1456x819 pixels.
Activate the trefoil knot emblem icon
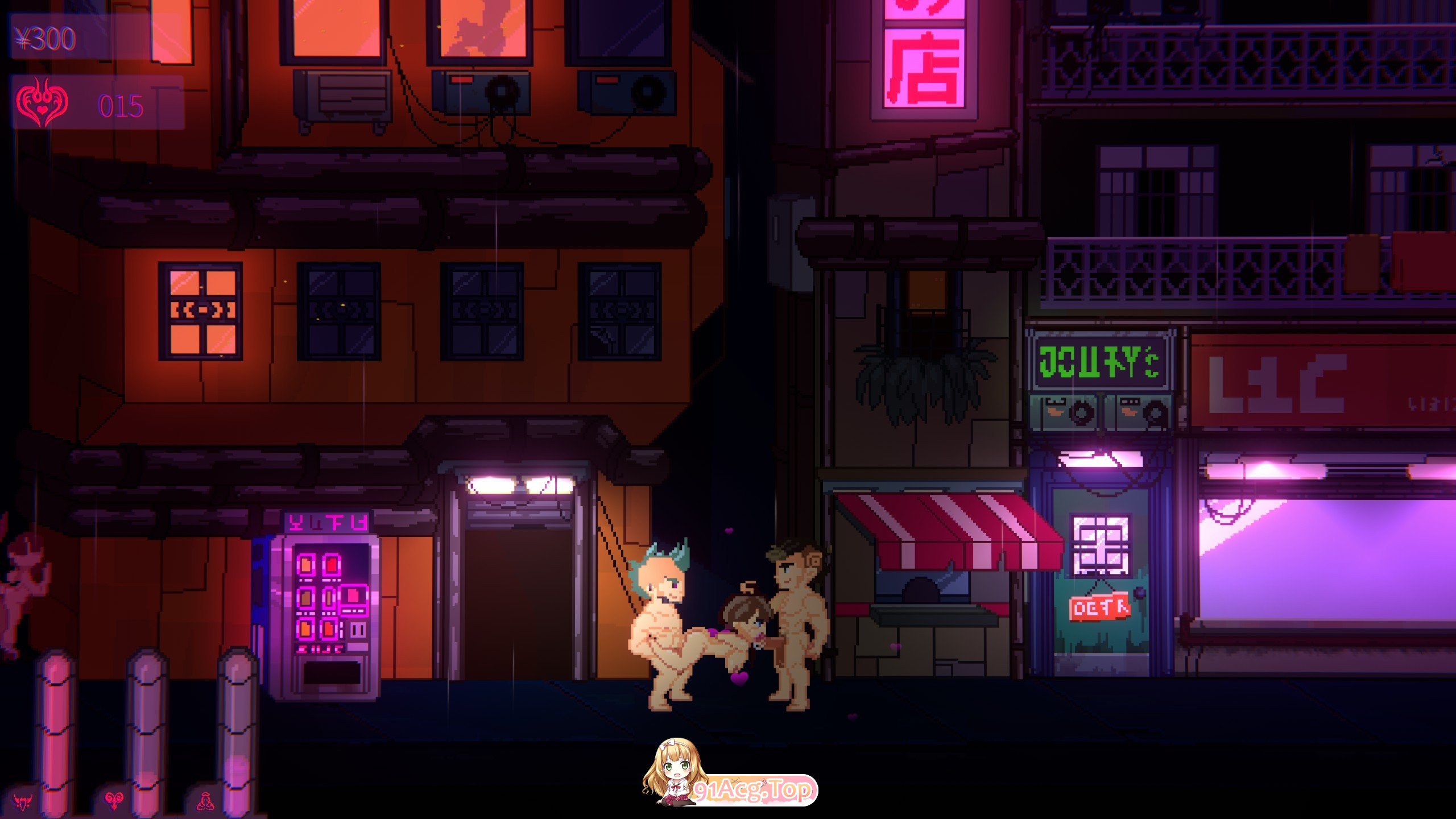click(205, 801)
